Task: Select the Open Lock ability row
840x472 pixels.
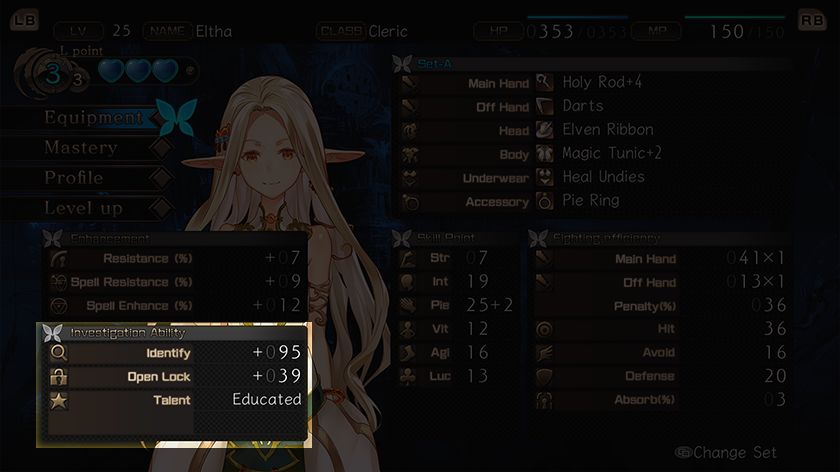Action: pyautogui.click(x=174, y=376)
